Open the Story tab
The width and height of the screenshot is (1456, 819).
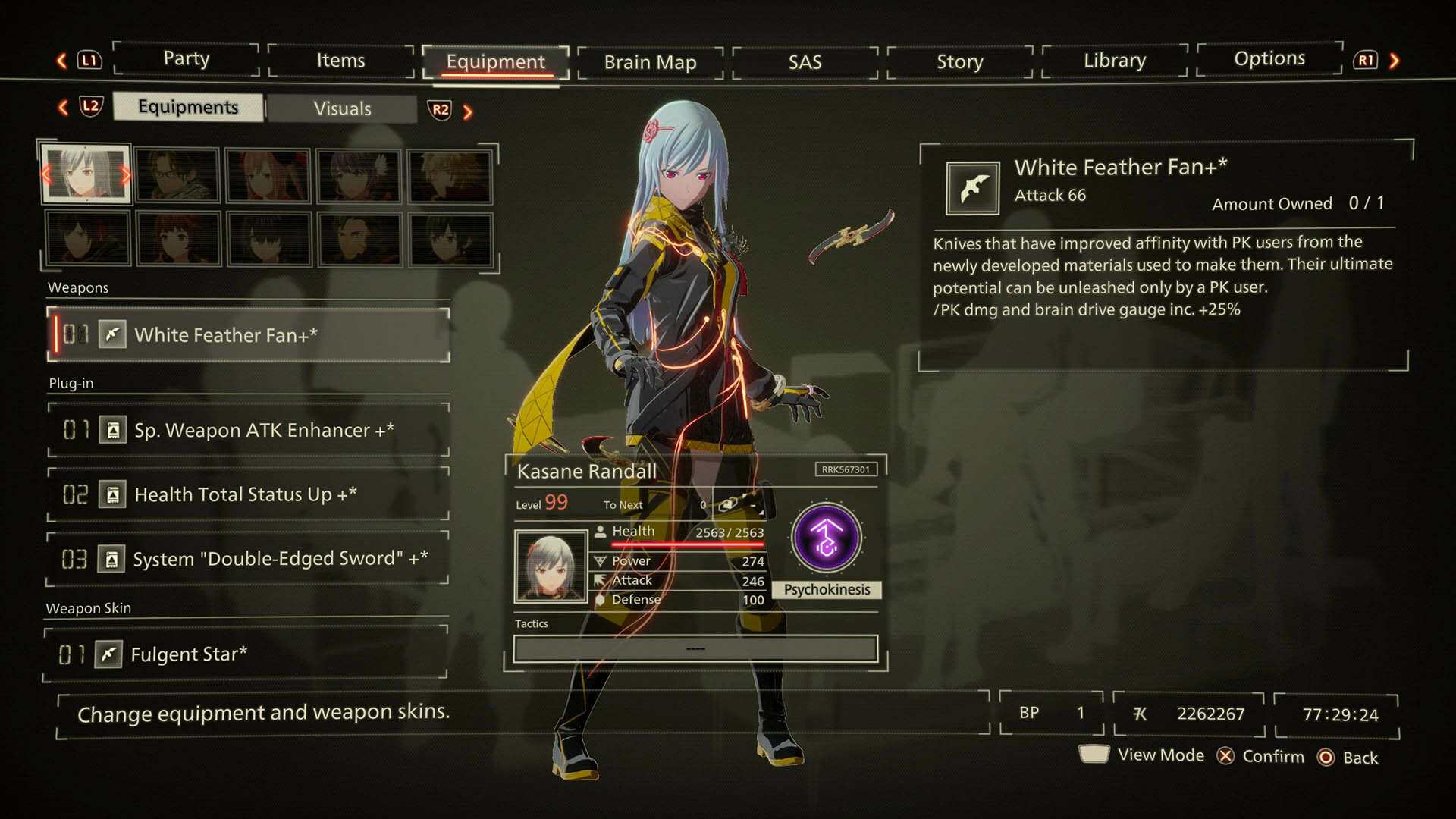point(959,62)
